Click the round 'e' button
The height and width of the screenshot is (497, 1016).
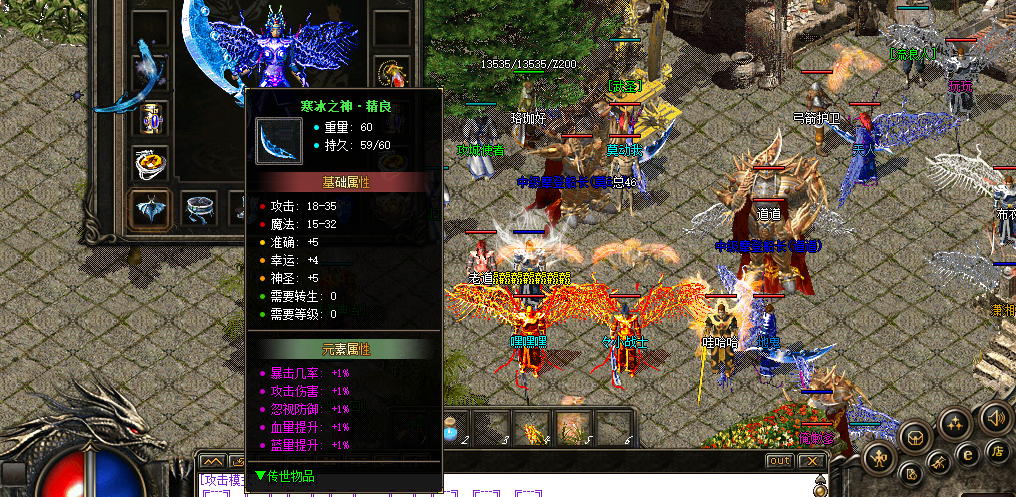click(966, 453)
